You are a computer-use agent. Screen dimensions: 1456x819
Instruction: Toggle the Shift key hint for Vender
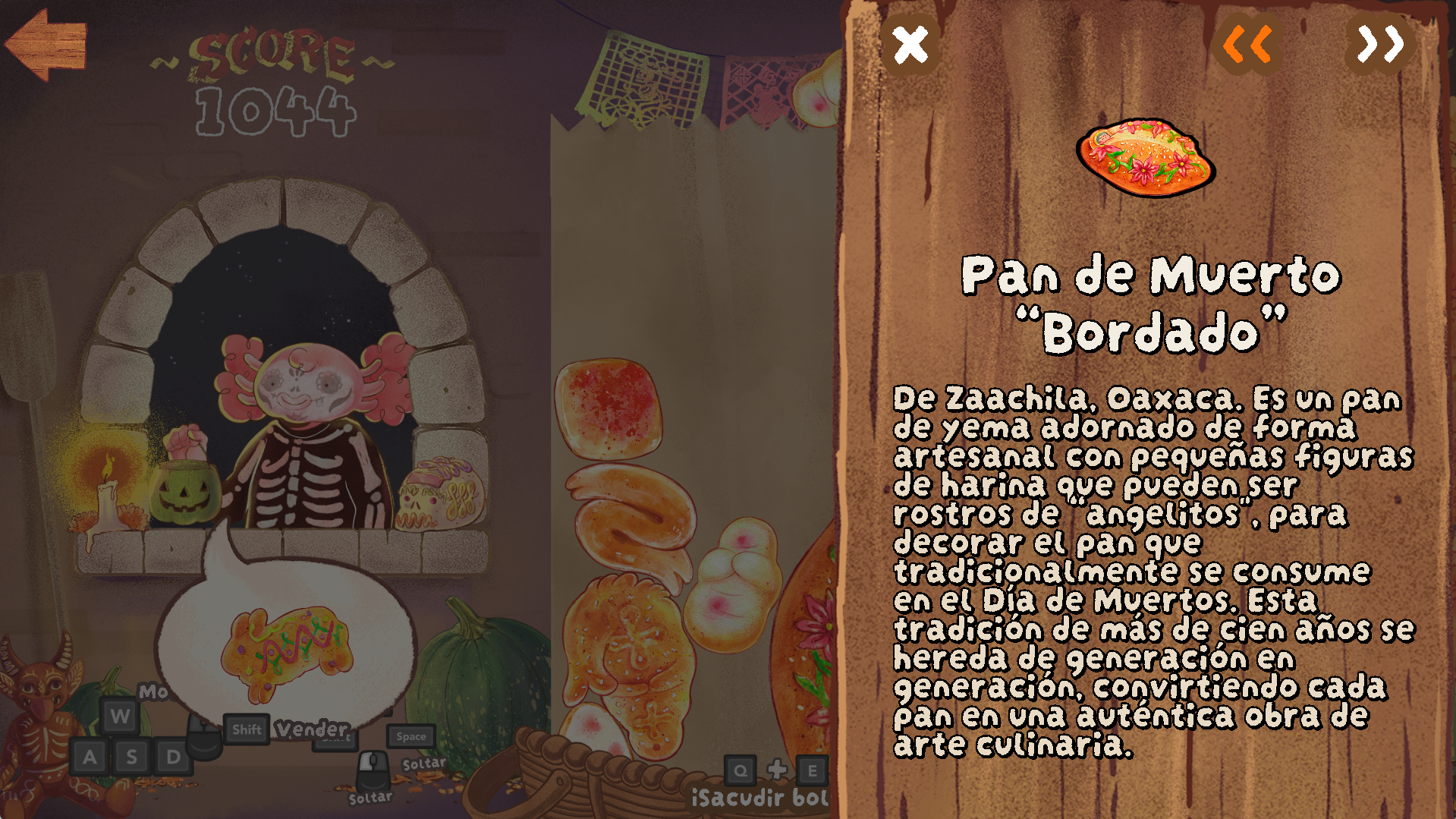[x=246, y=729]
